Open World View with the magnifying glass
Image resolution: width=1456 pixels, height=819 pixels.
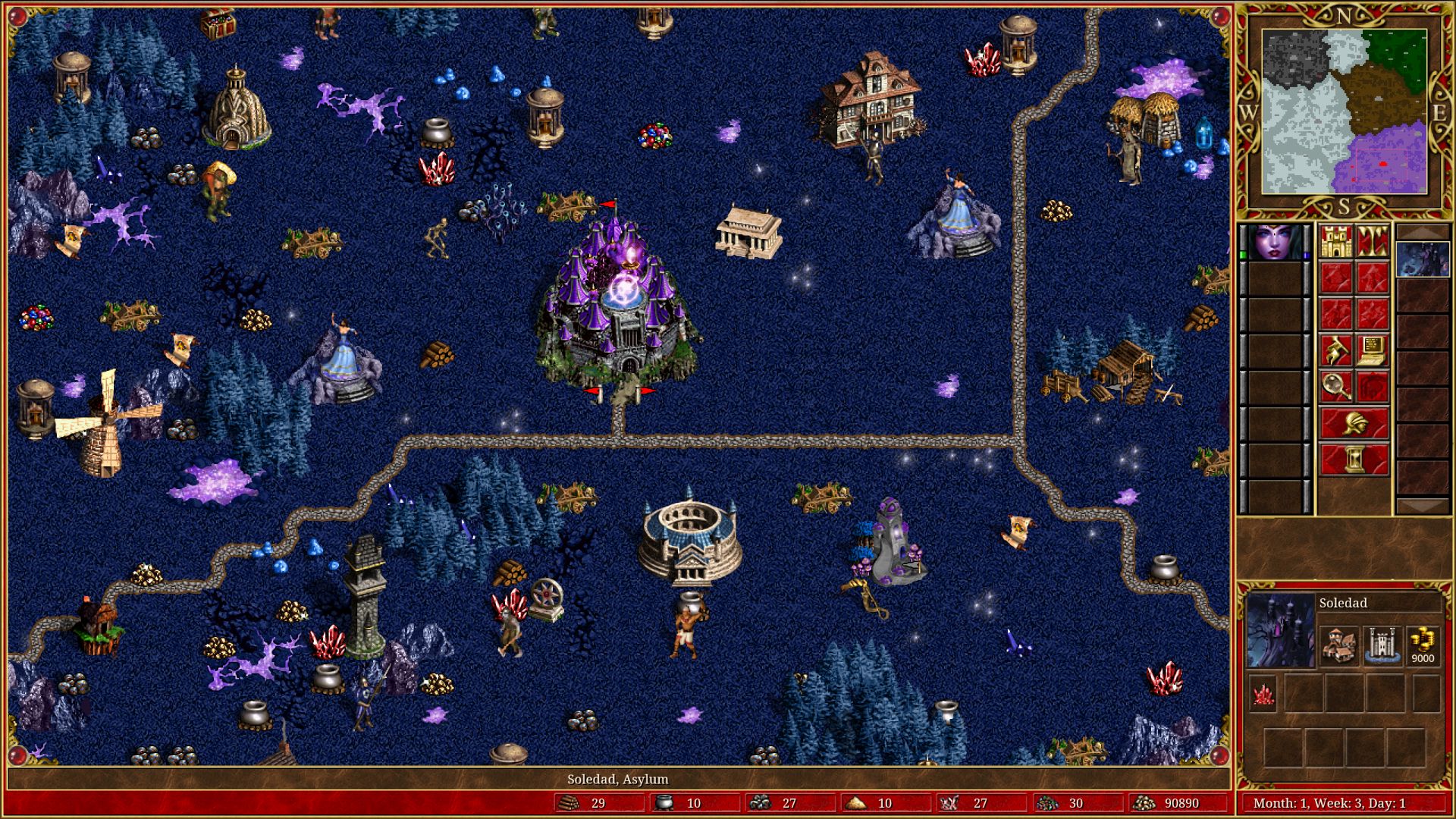click(1336, 387)
